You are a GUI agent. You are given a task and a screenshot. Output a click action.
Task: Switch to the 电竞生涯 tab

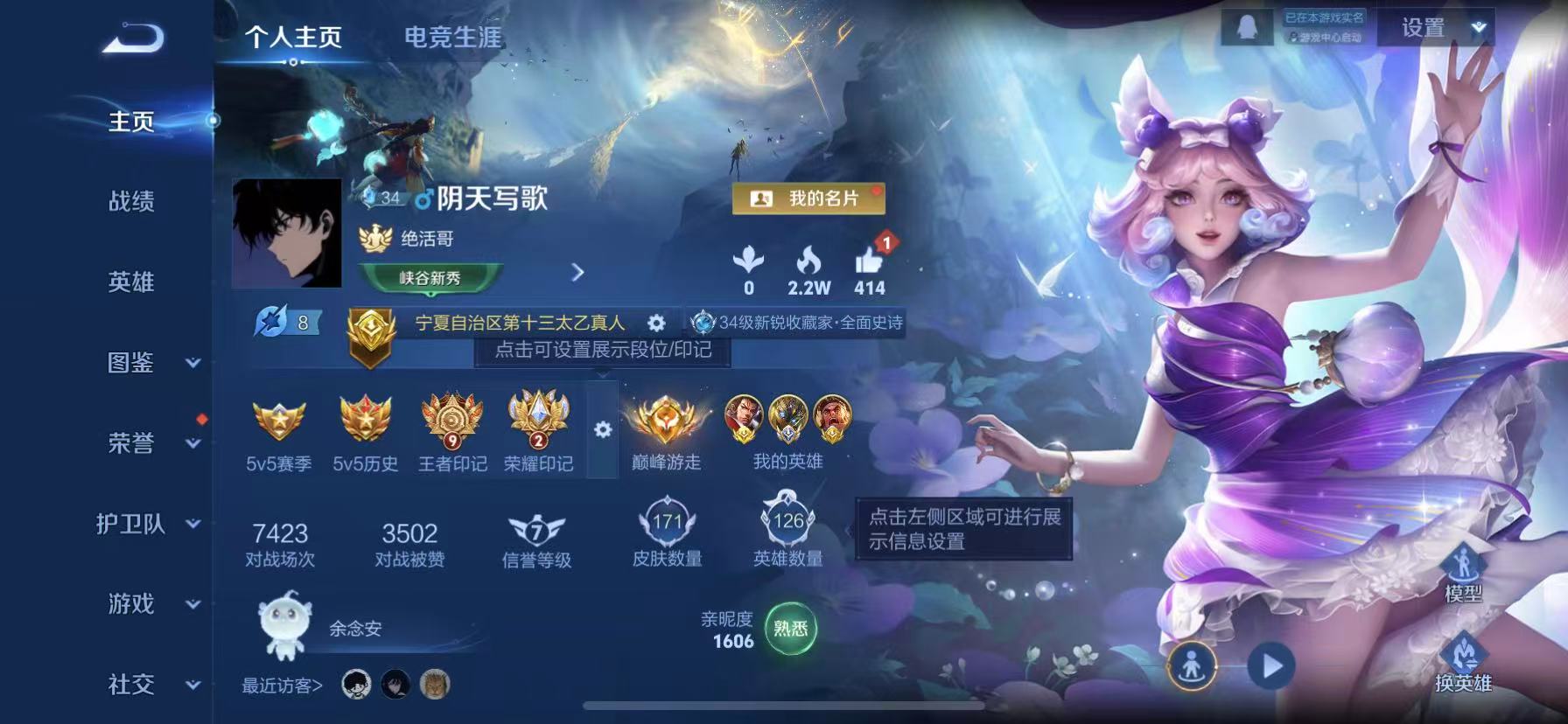pyautogui.click(x=455, y=38)
